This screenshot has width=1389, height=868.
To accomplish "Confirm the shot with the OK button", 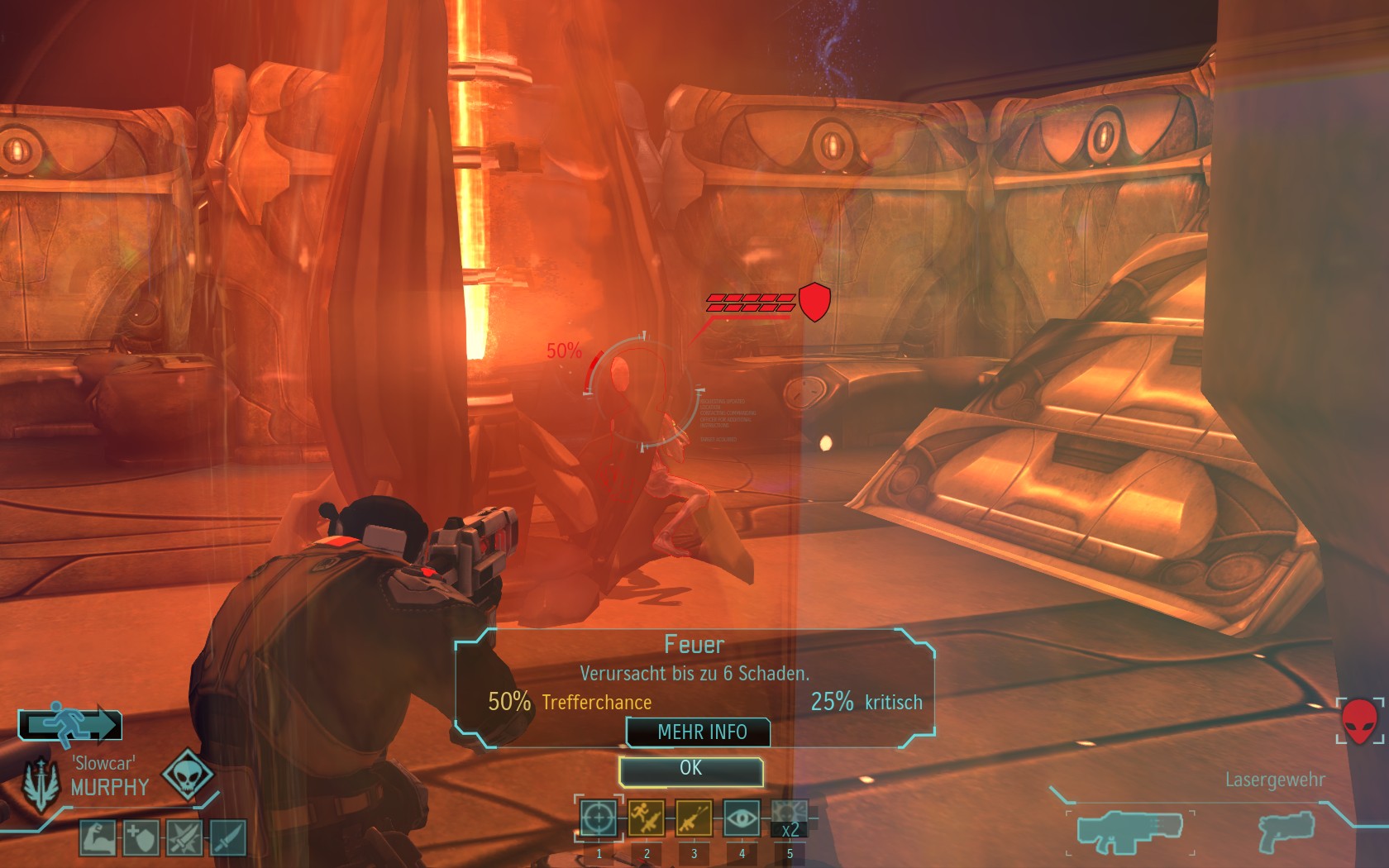I will [690, 770].
